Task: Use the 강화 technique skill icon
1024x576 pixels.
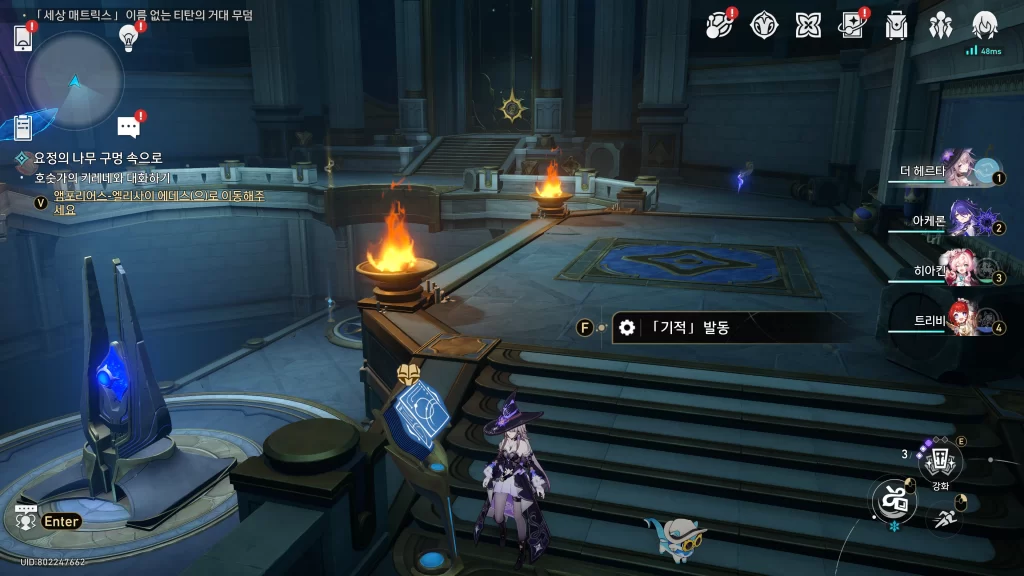Action: pos(940,460)
